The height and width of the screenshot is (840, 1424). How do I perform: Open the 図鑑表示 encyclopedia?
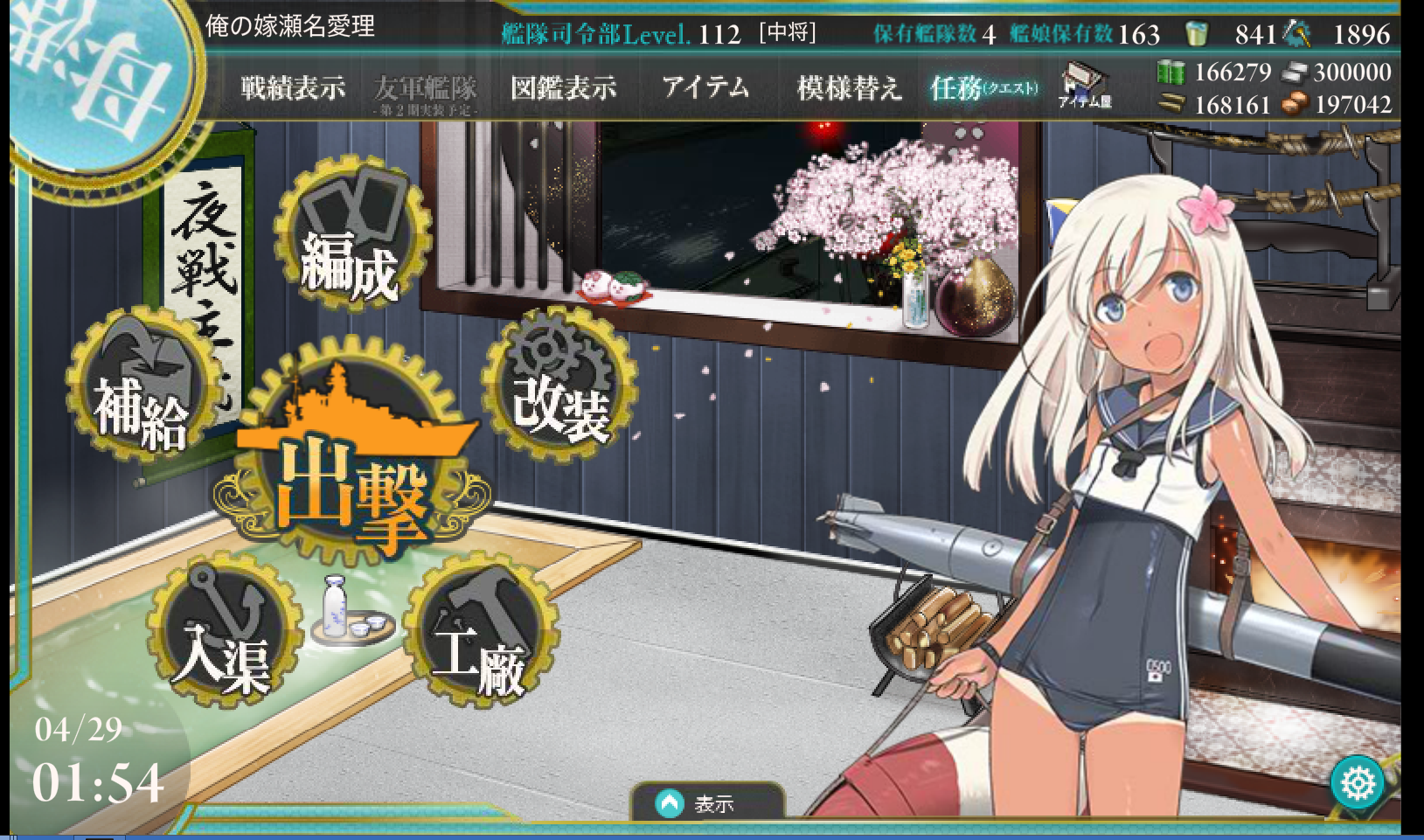pos(563,88)
